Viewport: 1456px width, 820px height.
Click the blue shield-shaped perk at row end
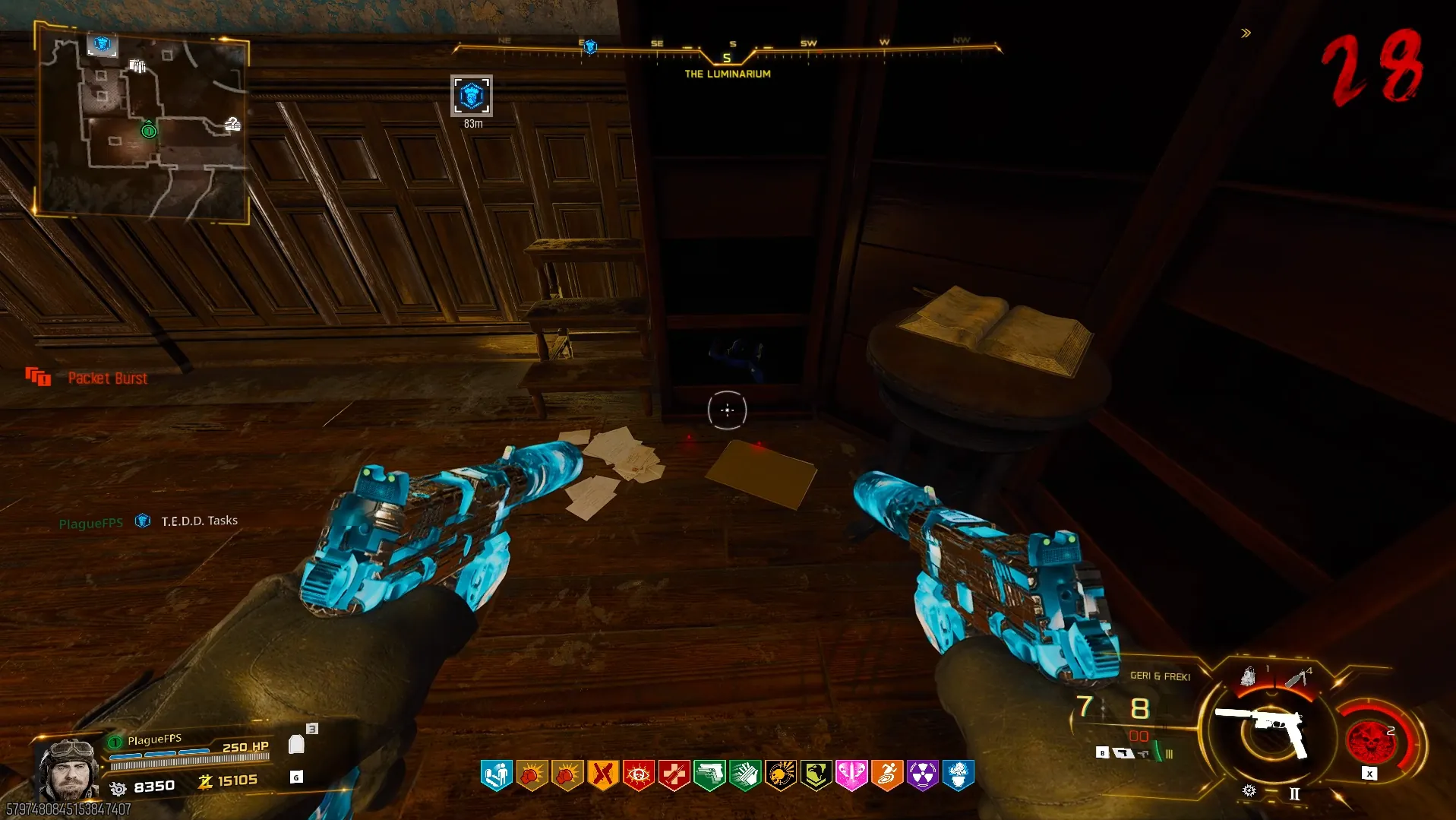(x=959, y=775)
